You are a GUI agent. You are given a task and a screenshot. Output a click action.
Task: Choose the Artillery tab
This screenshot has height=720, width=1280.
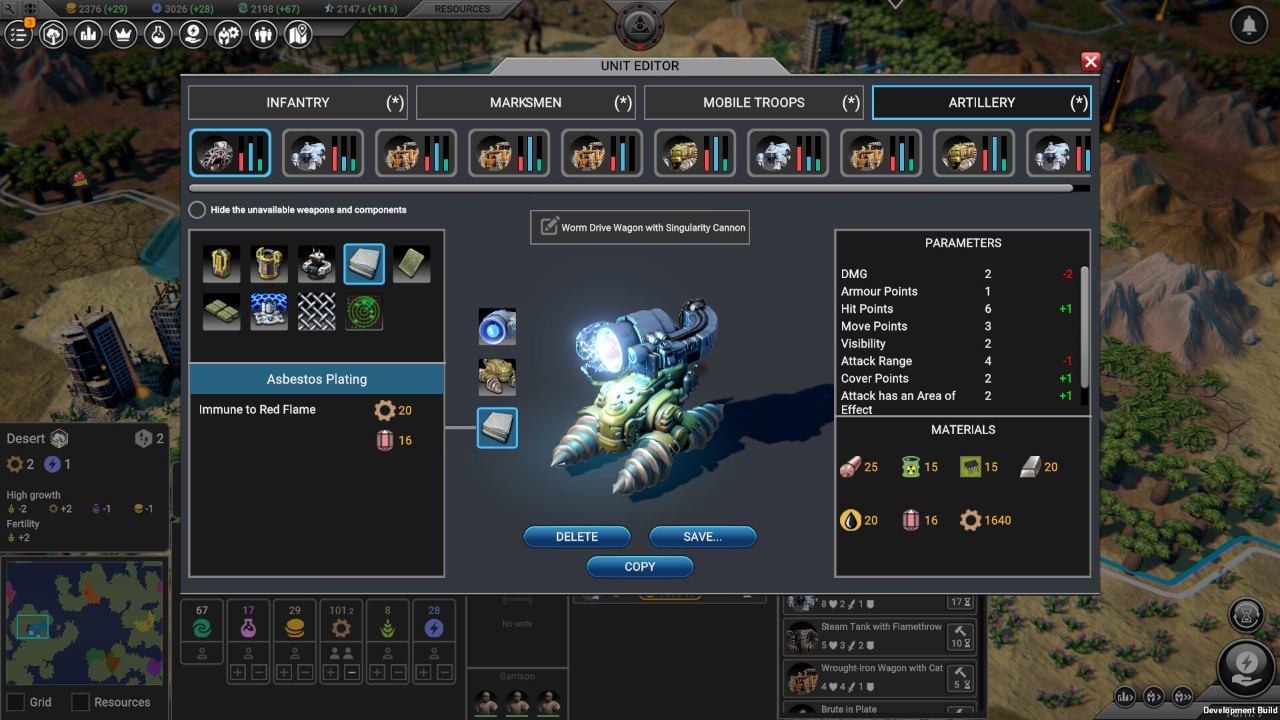pyautogui.click(x=981, y=102)
